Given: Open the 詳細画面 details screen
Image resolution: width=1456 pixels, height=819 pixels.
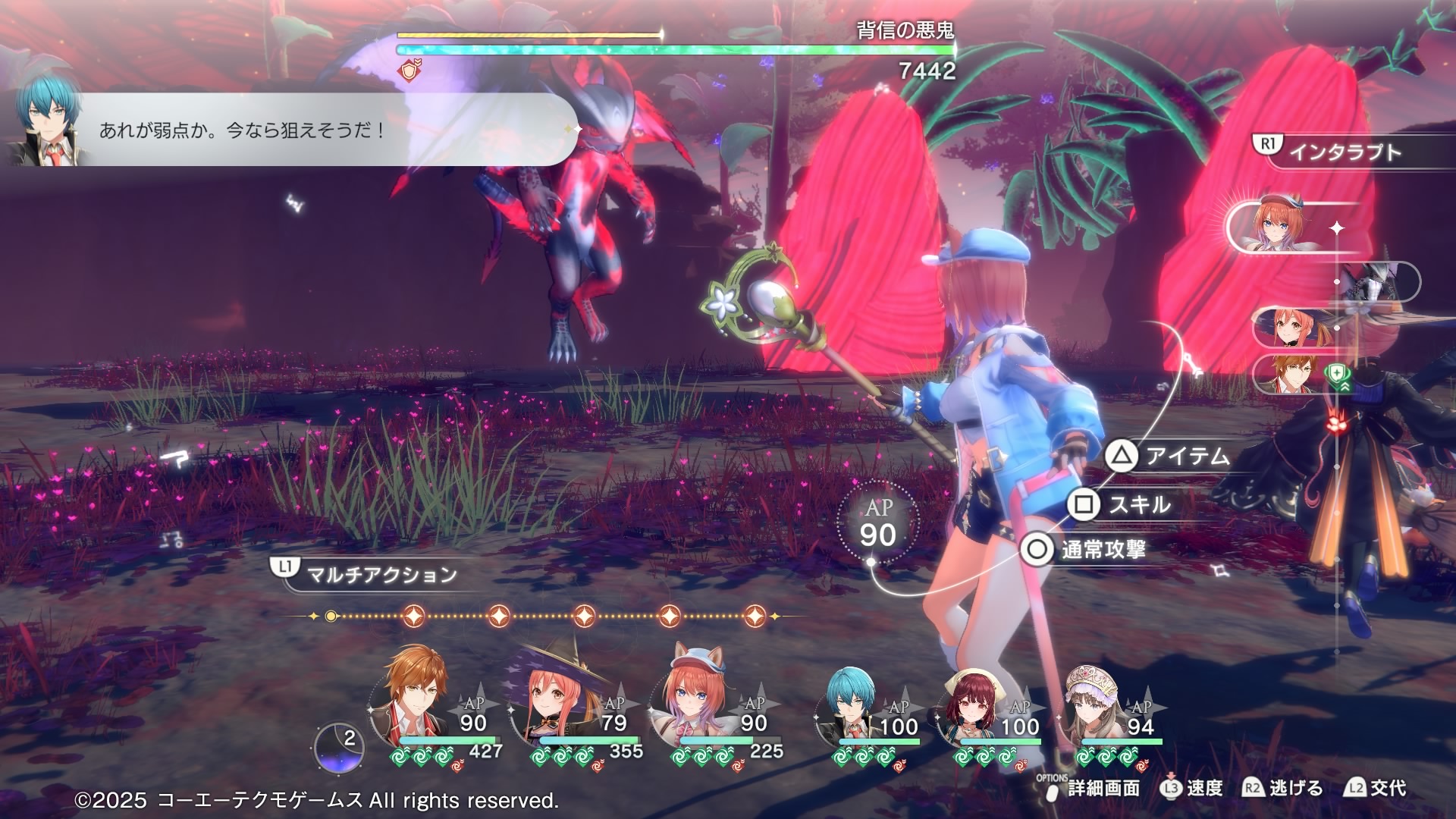Looking at the screenshot, I should tap(1092, 789).
